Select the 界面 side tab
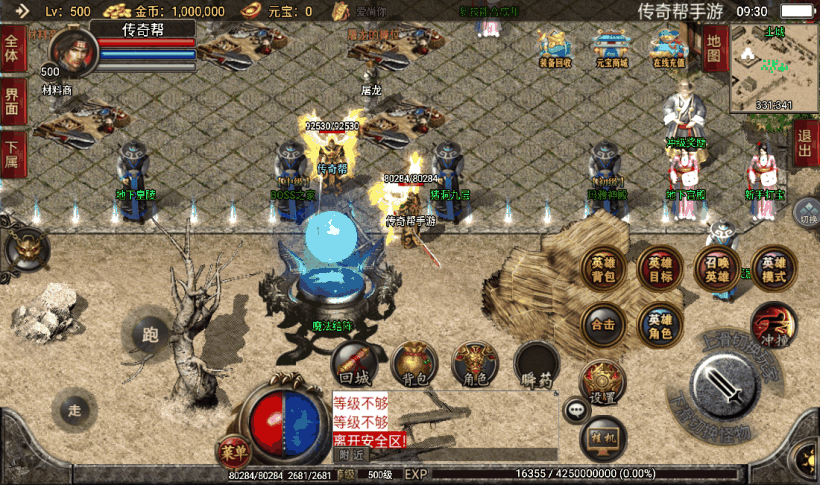 (x=12, y=101)
